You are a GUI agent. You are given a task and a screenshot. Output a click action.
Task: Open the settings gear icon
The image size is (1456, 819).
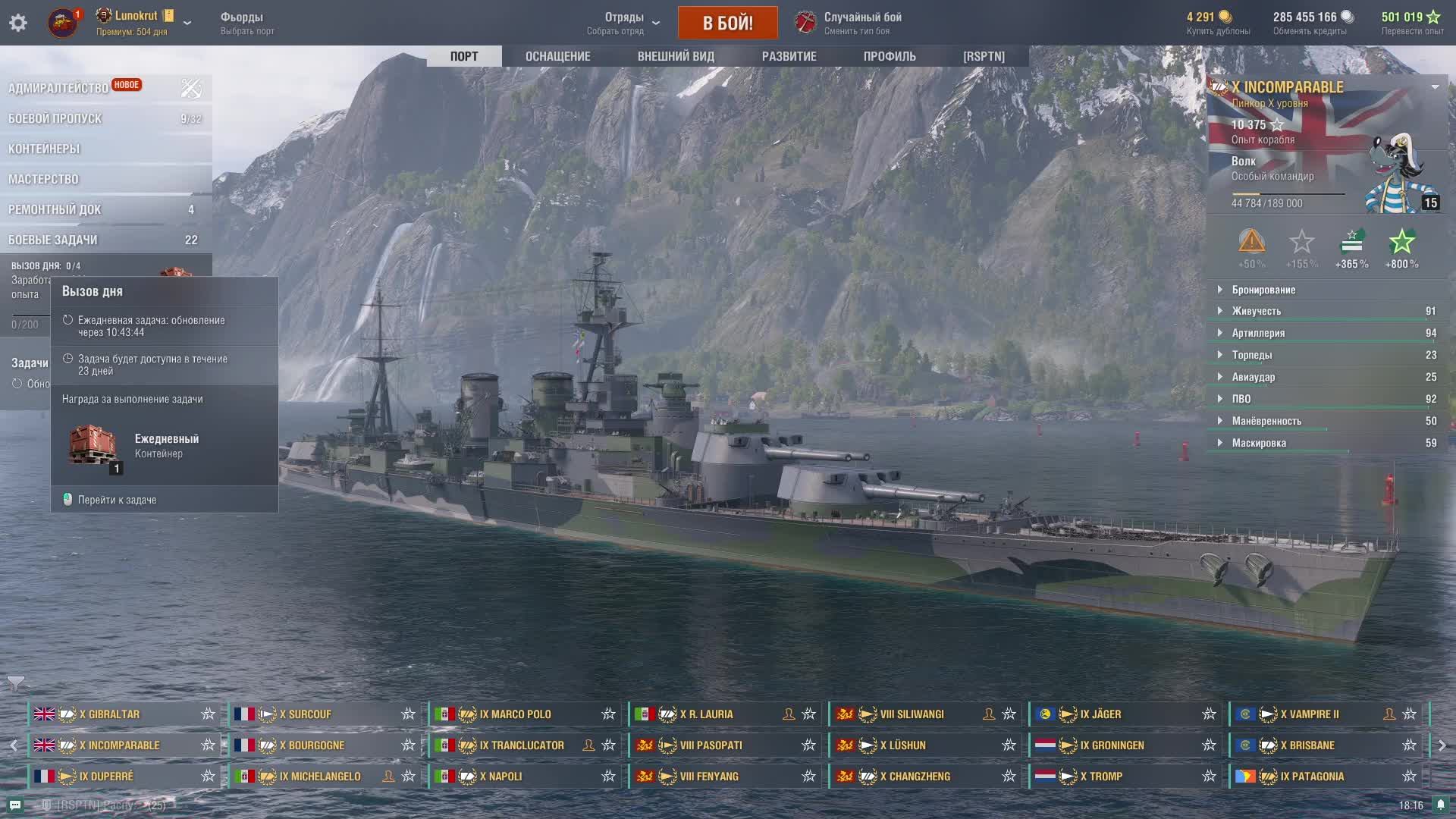click(18, 23)
